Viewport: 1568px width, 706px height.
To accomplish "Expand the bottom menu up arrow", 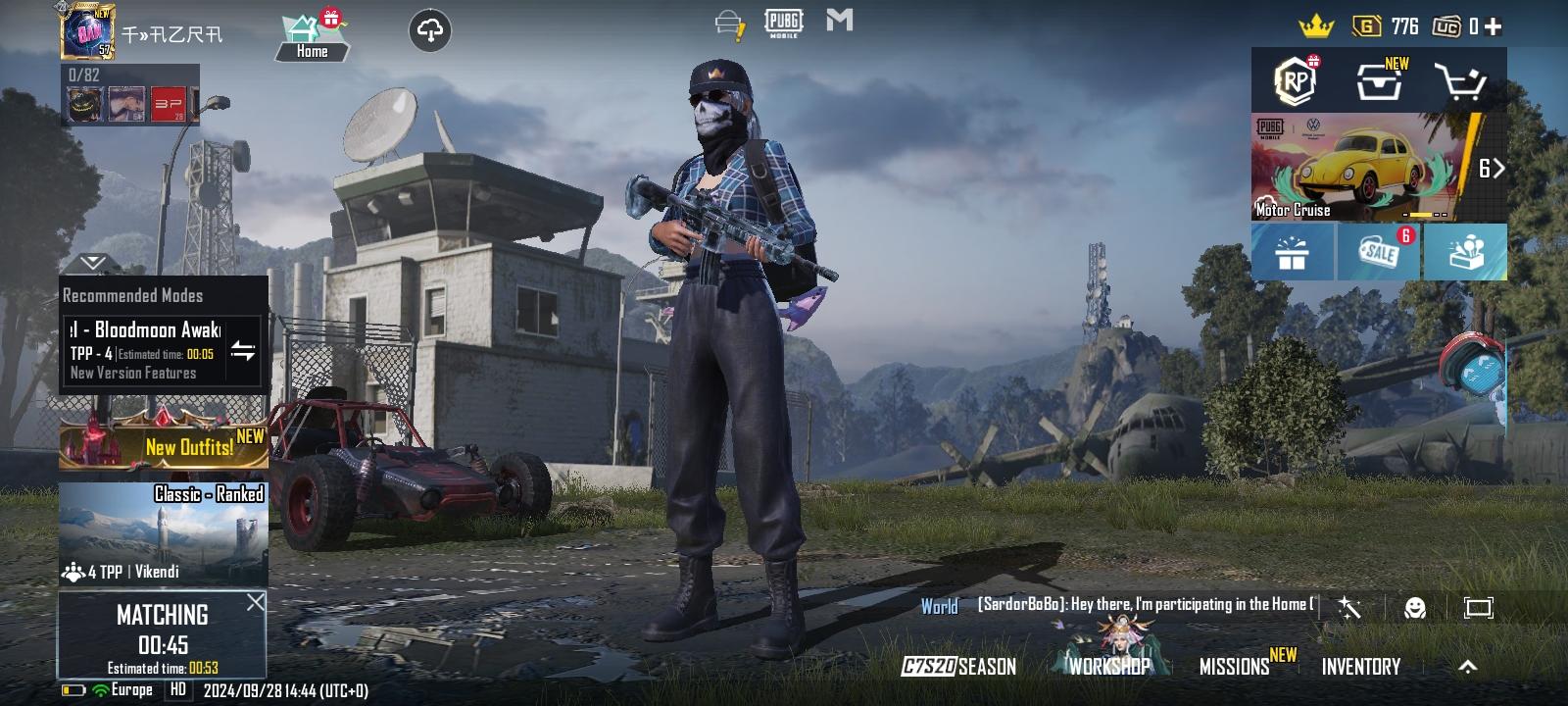I will coord(1467,667).
